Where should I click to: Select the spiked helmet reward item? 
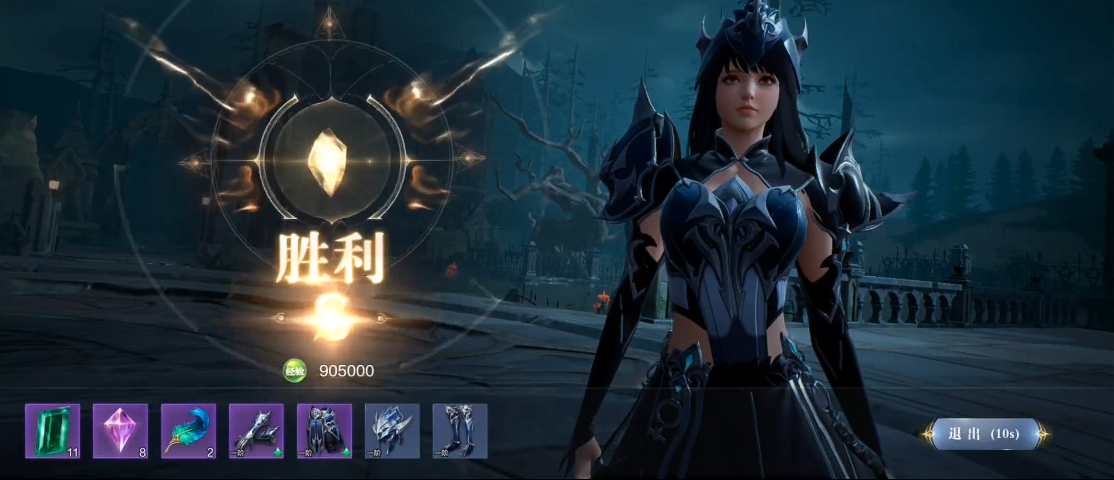click(392, 431)
